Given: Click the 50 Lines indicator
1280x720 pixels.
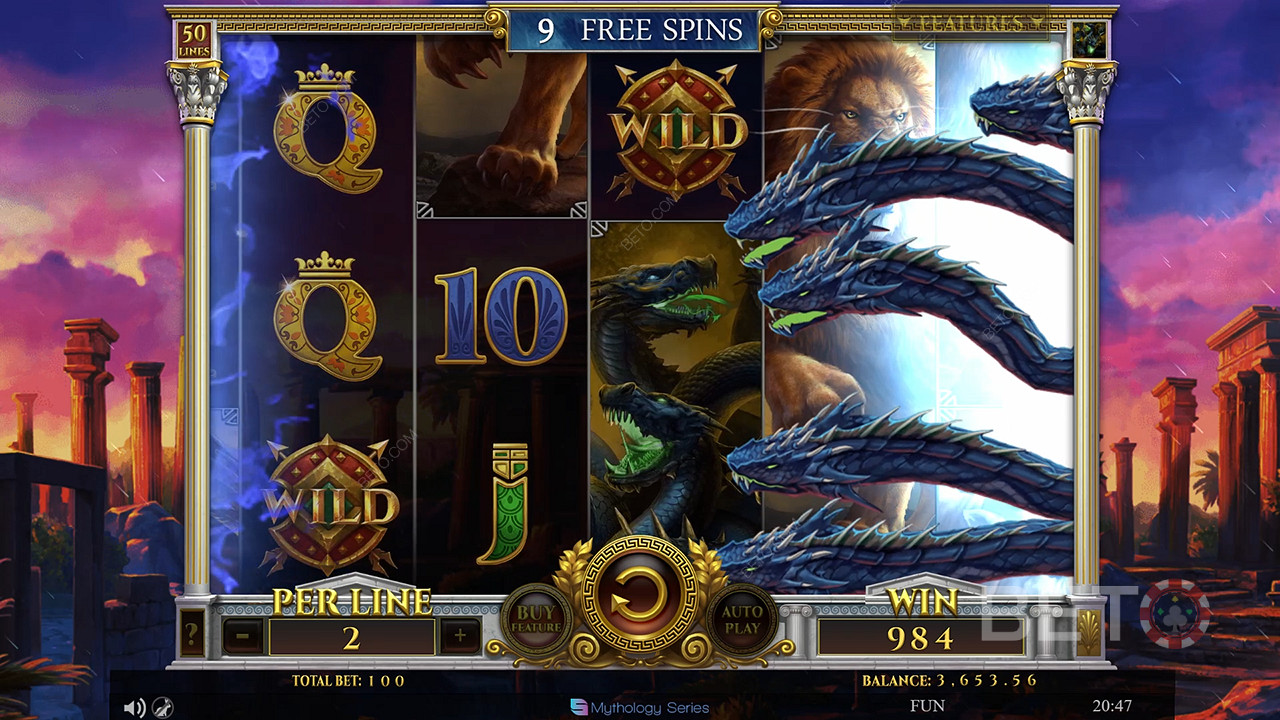Looking at the screenshot, I should coord(193,40).
